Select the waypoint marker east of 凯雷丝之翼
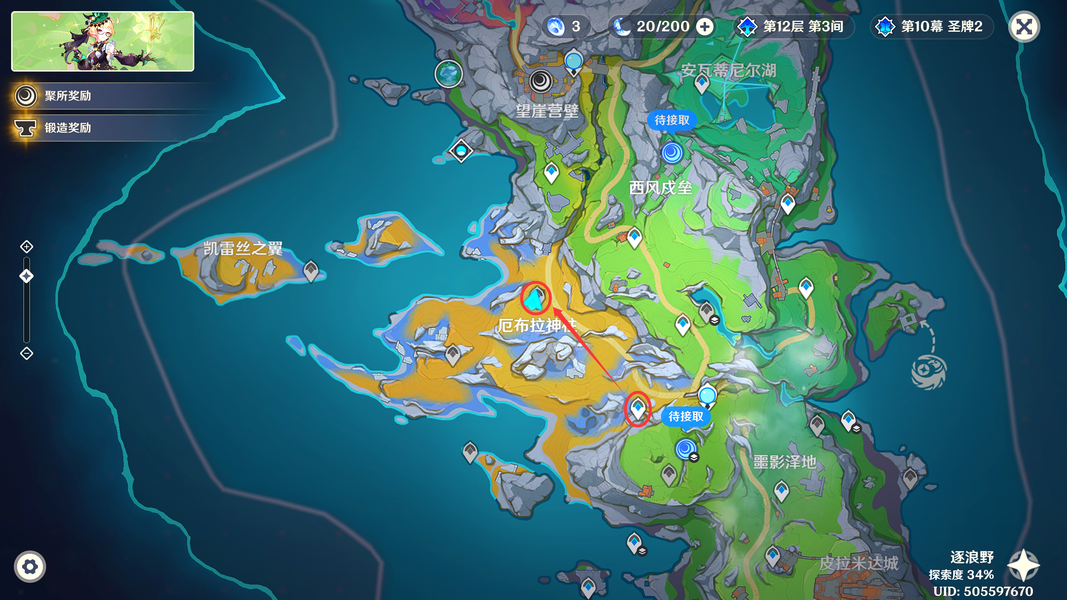Viewport: 1067px width, 600px height. coord(311,269)
